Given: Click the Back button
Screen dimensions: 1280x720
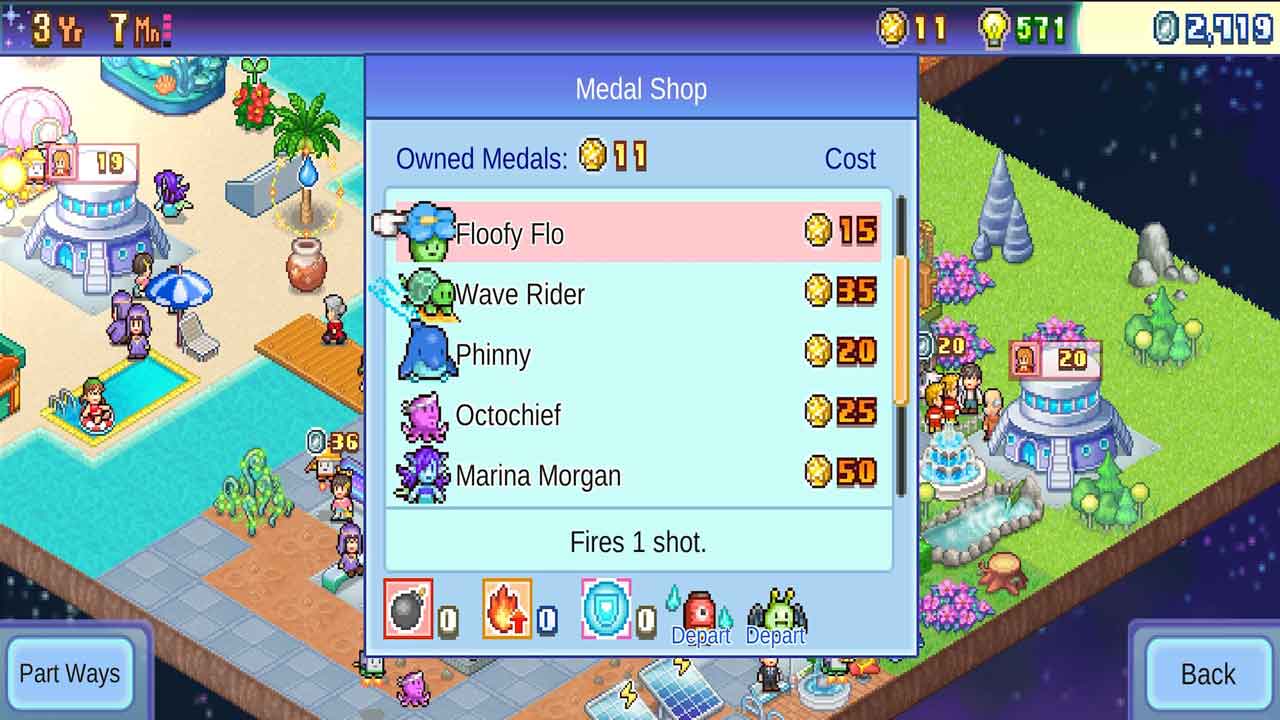Looking at the screenshot, I should pyautogui.click(x=1207, y=674).
